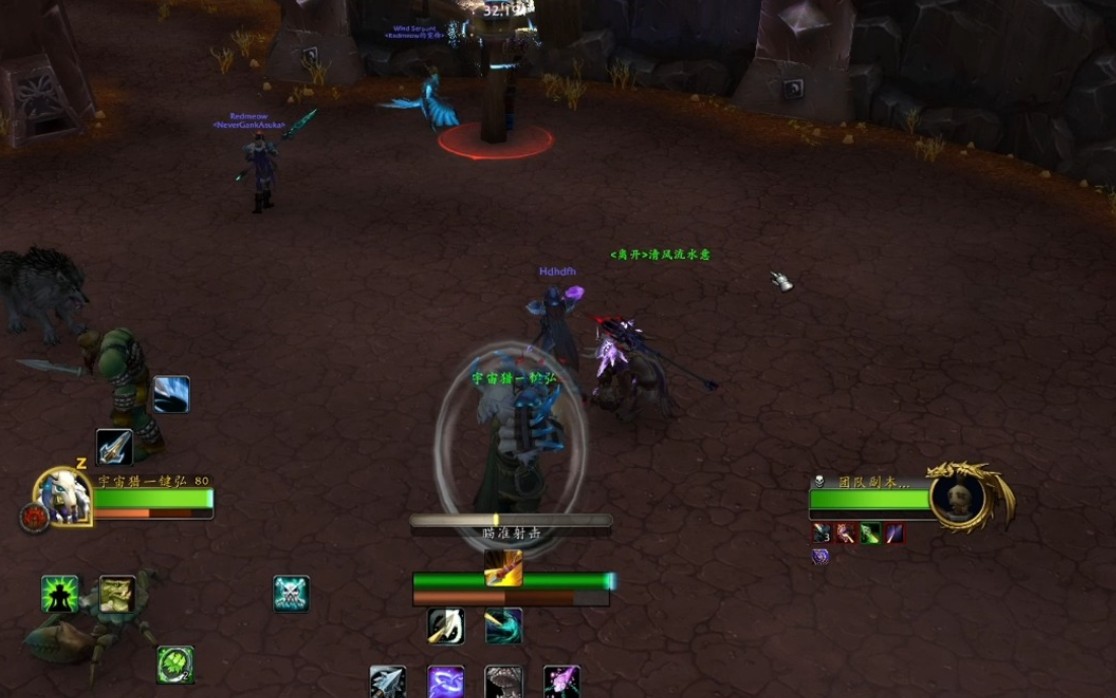Inspect the green arrow debuff on target
Viewport: 1116px width, 698px height.
coord(870,533)
